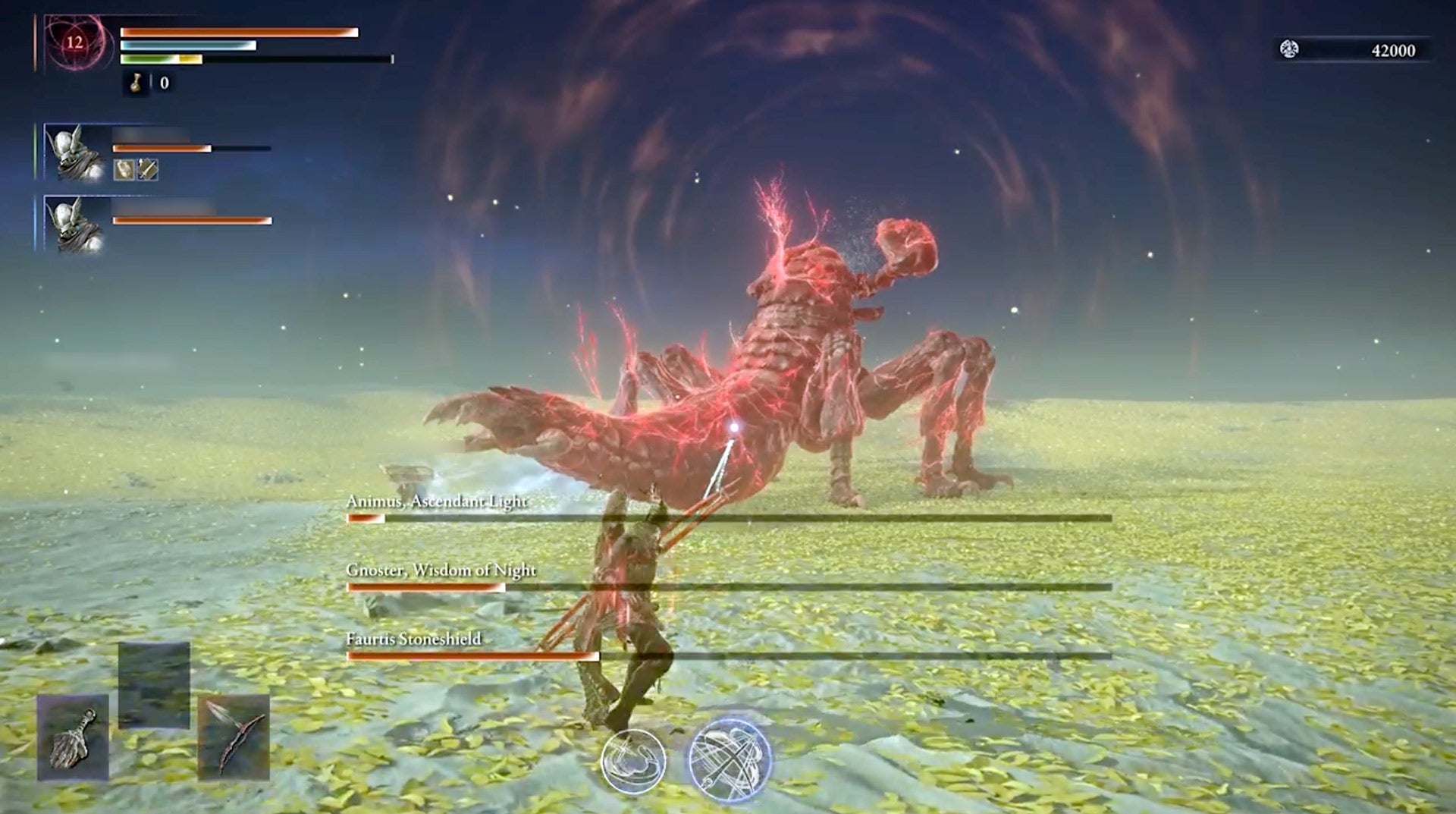1456x814 pixels.
Task: Click the top ally's helmet portrait
Action: coord(70,149)
